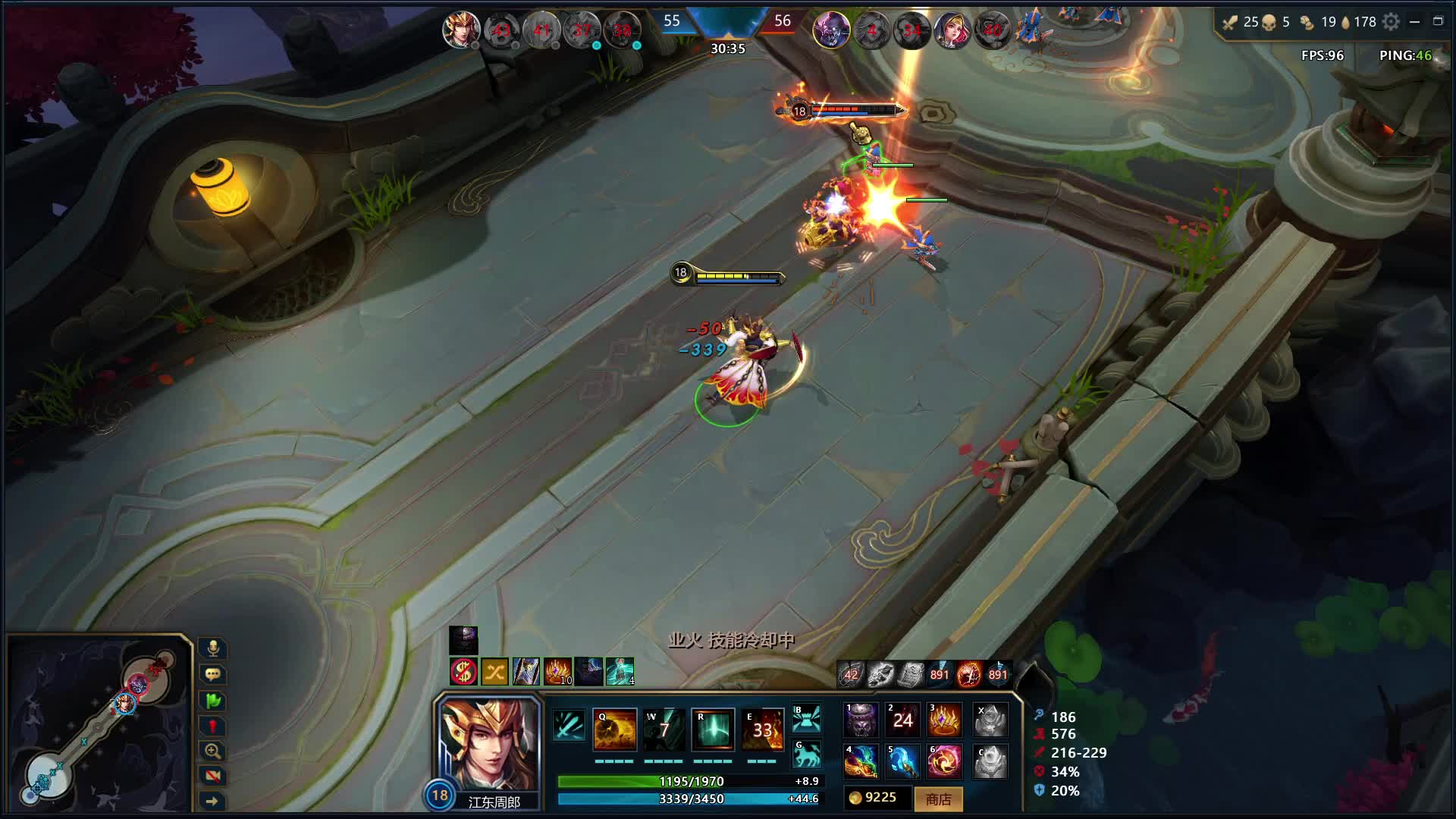
Task: Open the gear settings menu
Action: point(1391,22)
